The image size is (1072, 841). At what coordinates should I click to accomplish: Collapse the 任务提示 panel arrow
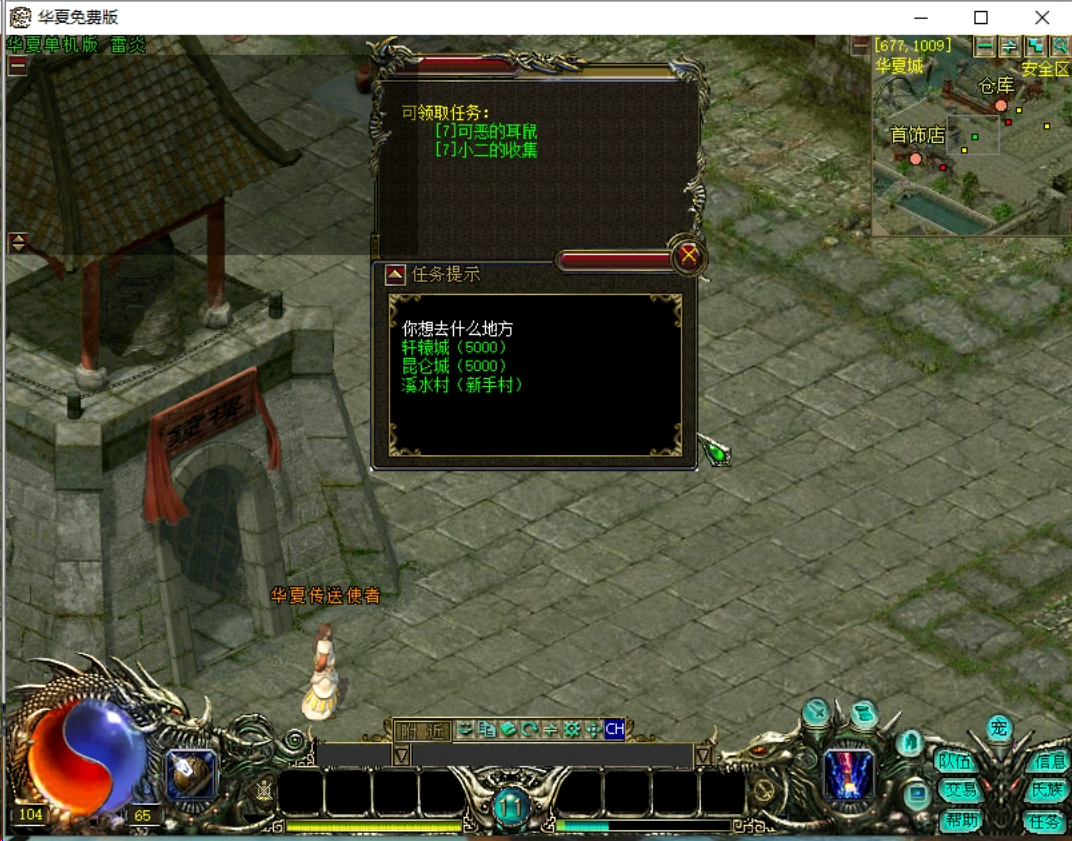pos(396,275)
